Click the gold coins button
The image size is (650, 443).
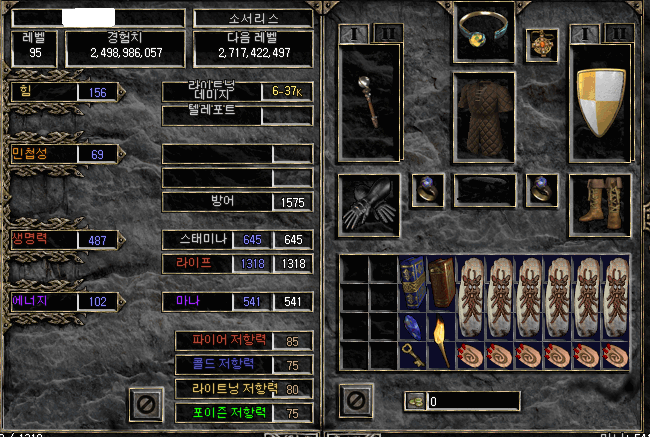[414, 401]
